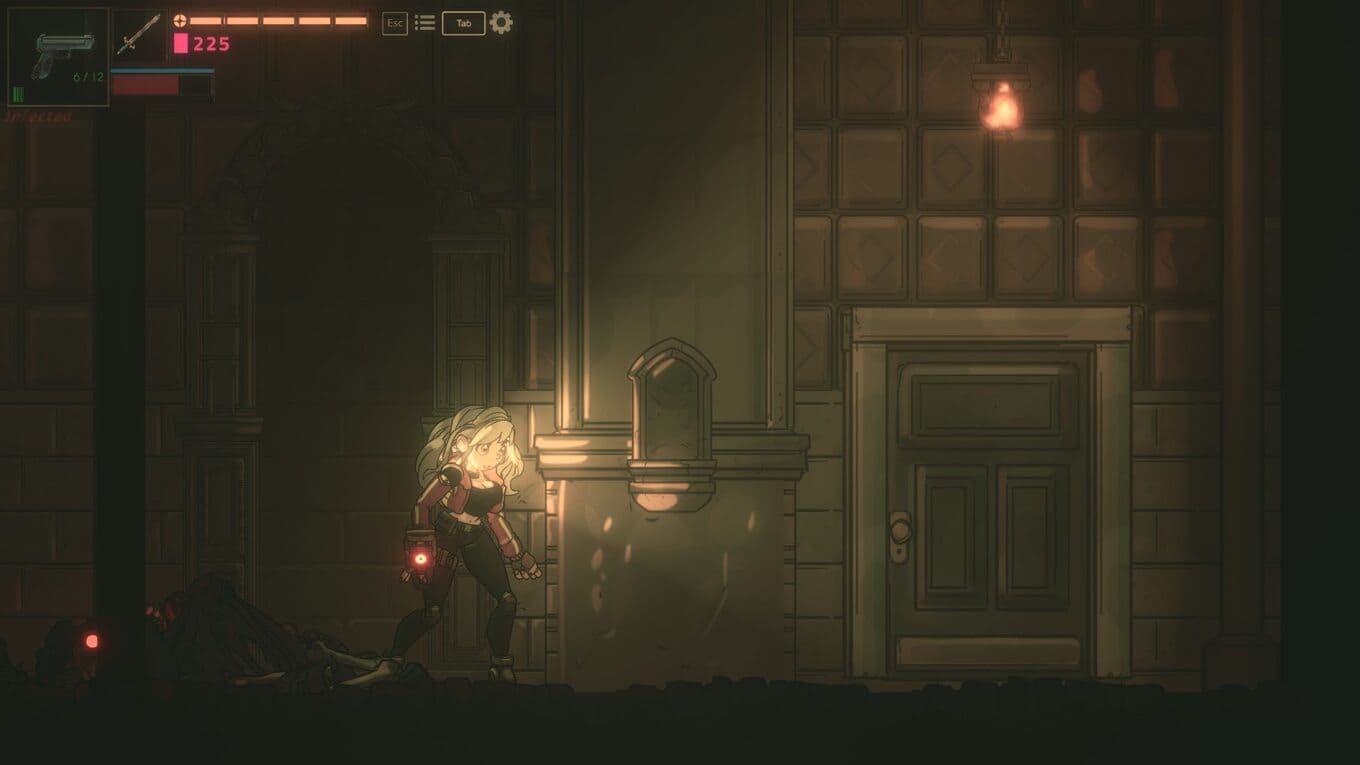Open the list menu icon

point(425,23)
